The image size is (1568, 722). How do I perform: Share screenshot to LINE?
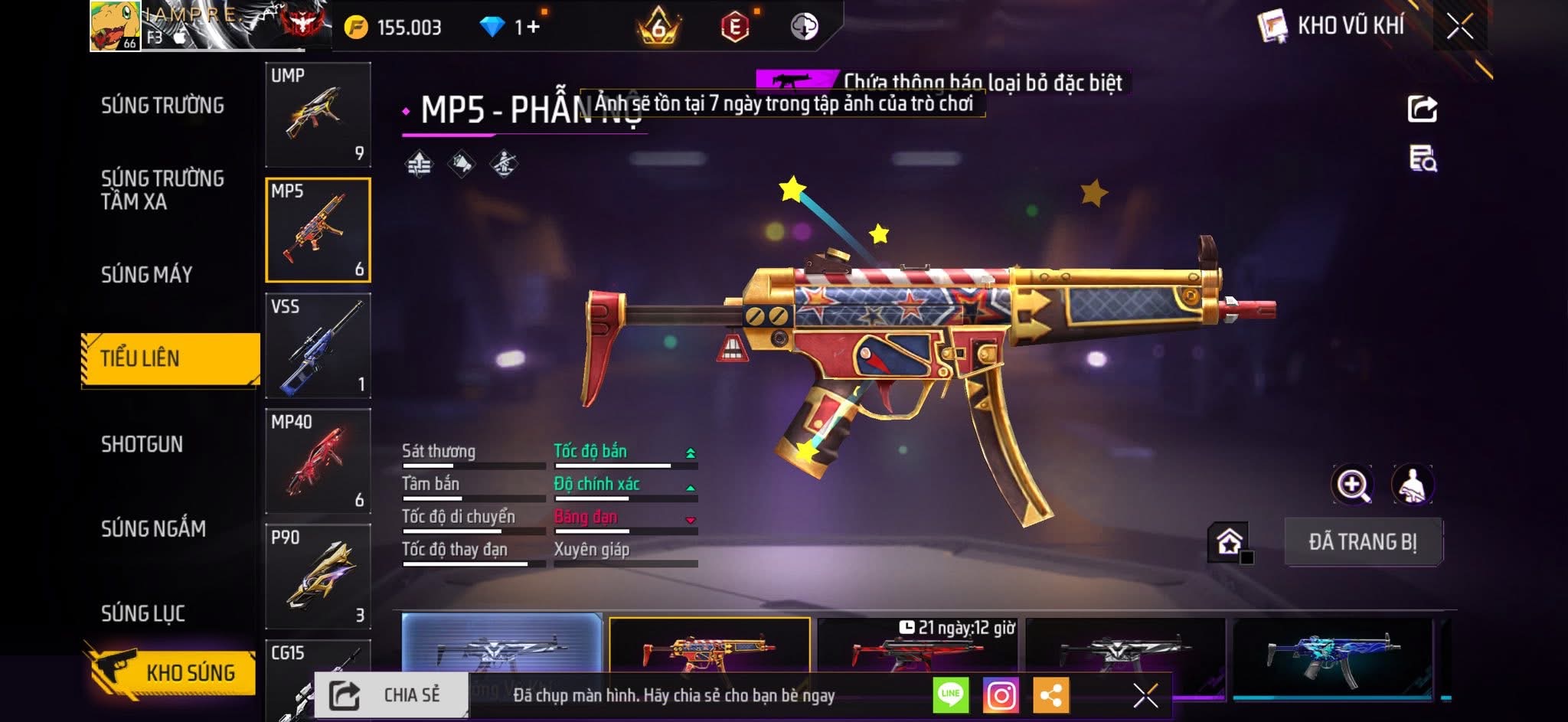(950, 695)
